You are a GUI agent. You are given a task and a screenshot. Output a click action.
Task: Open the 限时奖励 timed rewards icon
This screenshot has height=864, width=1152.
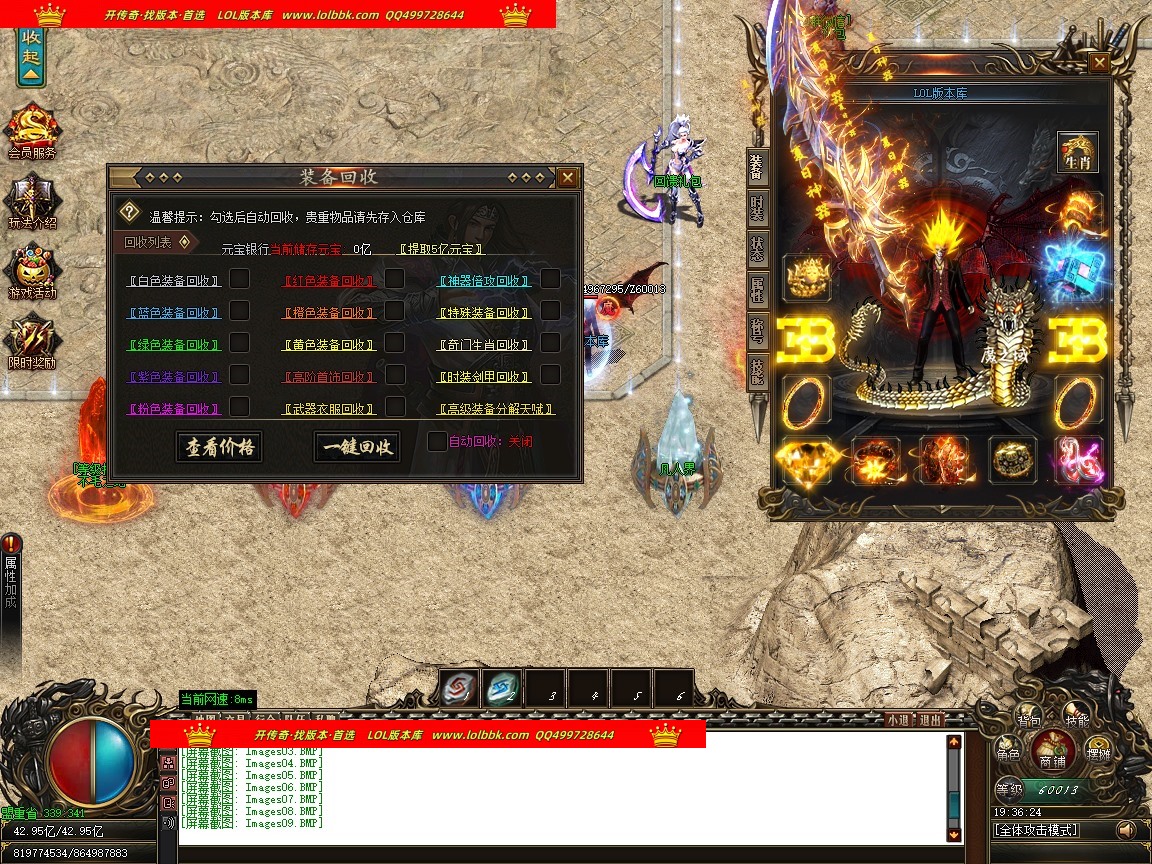click(x=32, y=340)
